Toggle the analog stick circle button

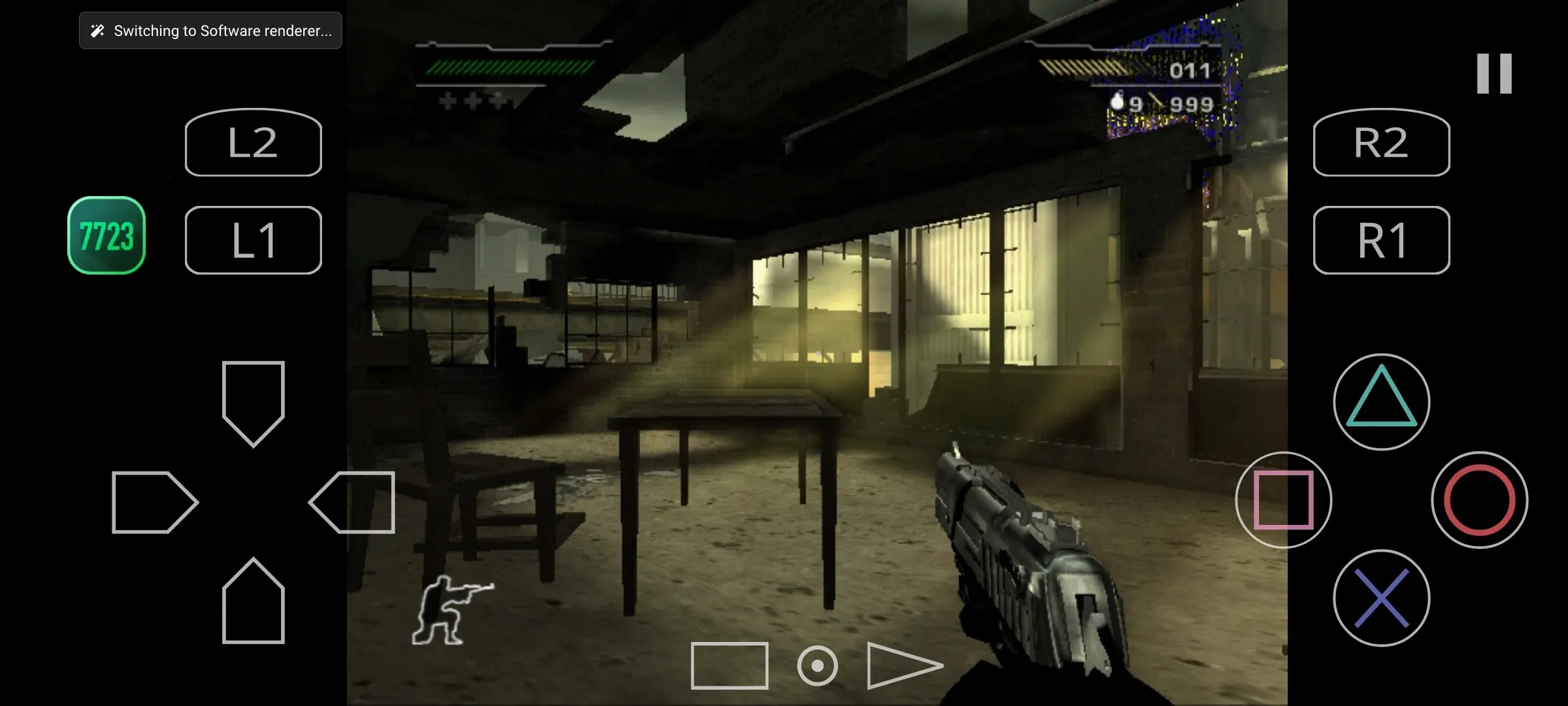817,666
